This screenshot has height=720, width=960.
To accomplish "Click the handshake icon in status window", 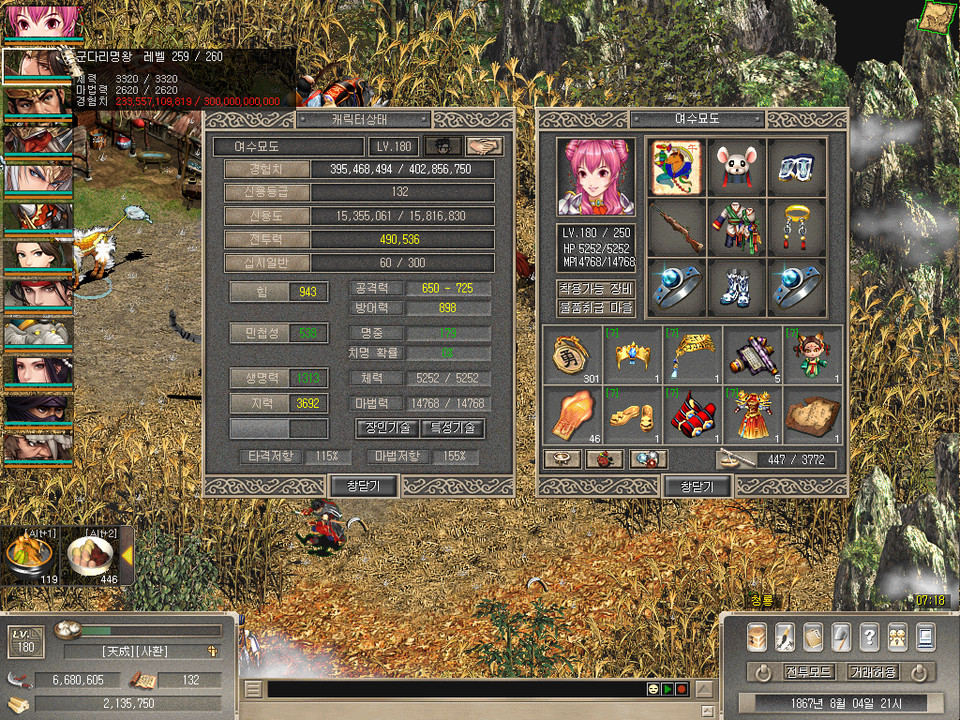I will [485, 146].
